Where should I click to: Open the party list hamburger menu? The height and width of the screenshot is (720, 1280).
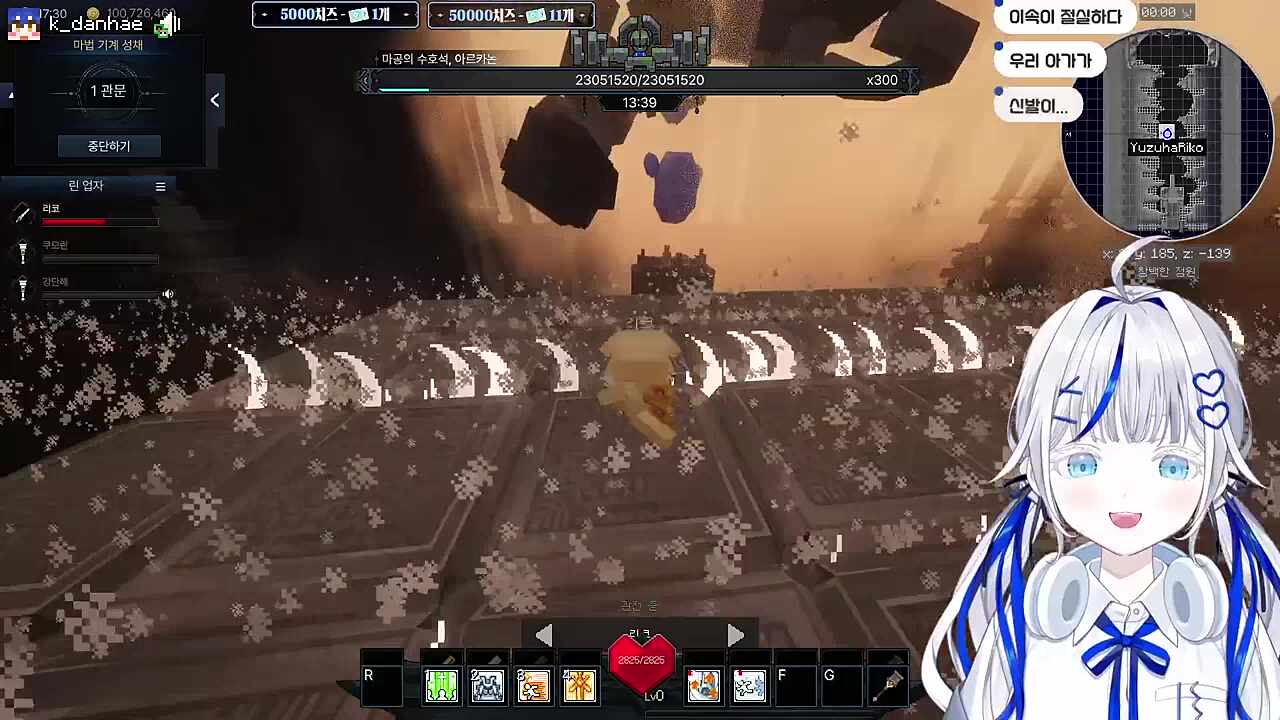click(x=160, y=186)
